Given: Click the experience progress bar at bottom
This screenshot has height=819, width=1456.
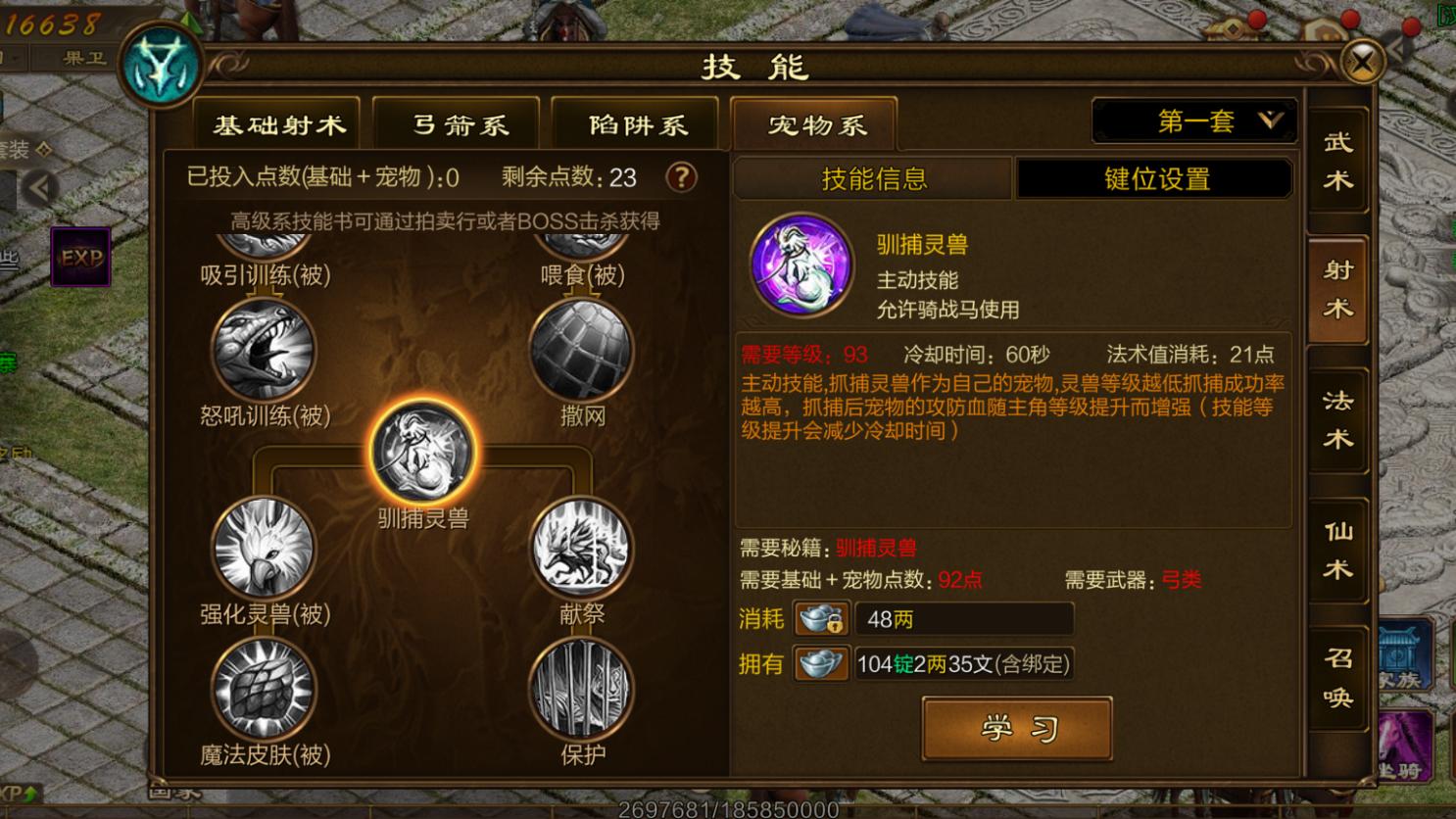Looking at the screenshot, I should (728, 810).
